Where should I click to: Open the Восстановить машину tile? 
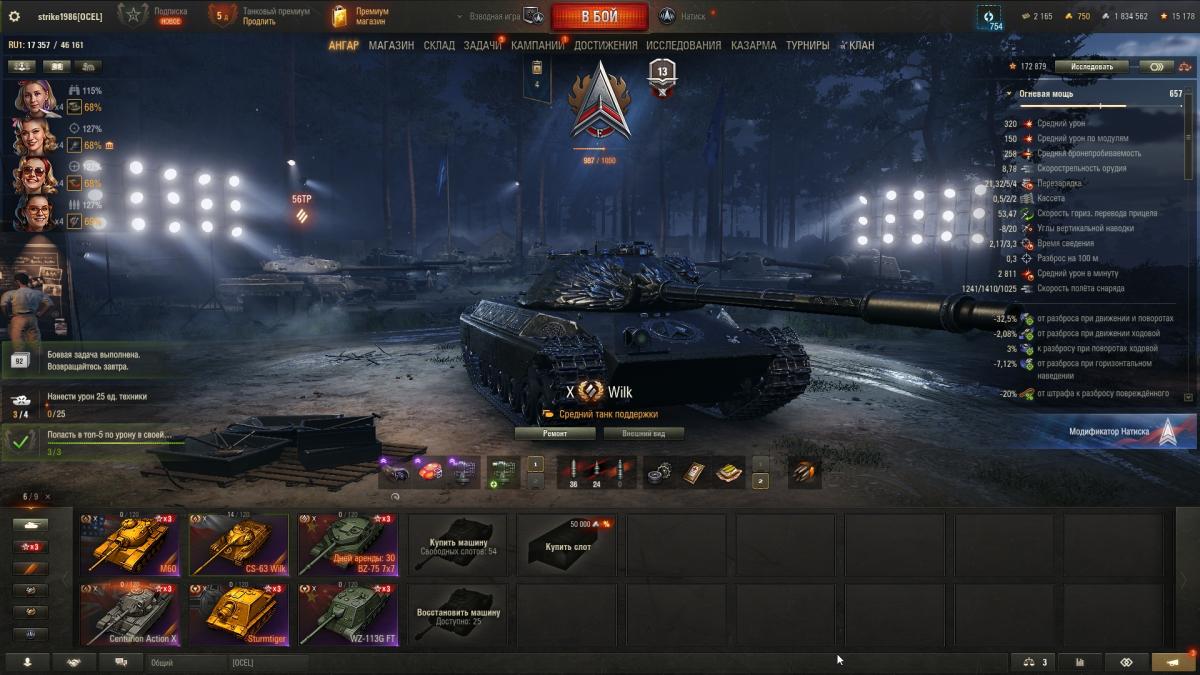[x=457, y=615]
